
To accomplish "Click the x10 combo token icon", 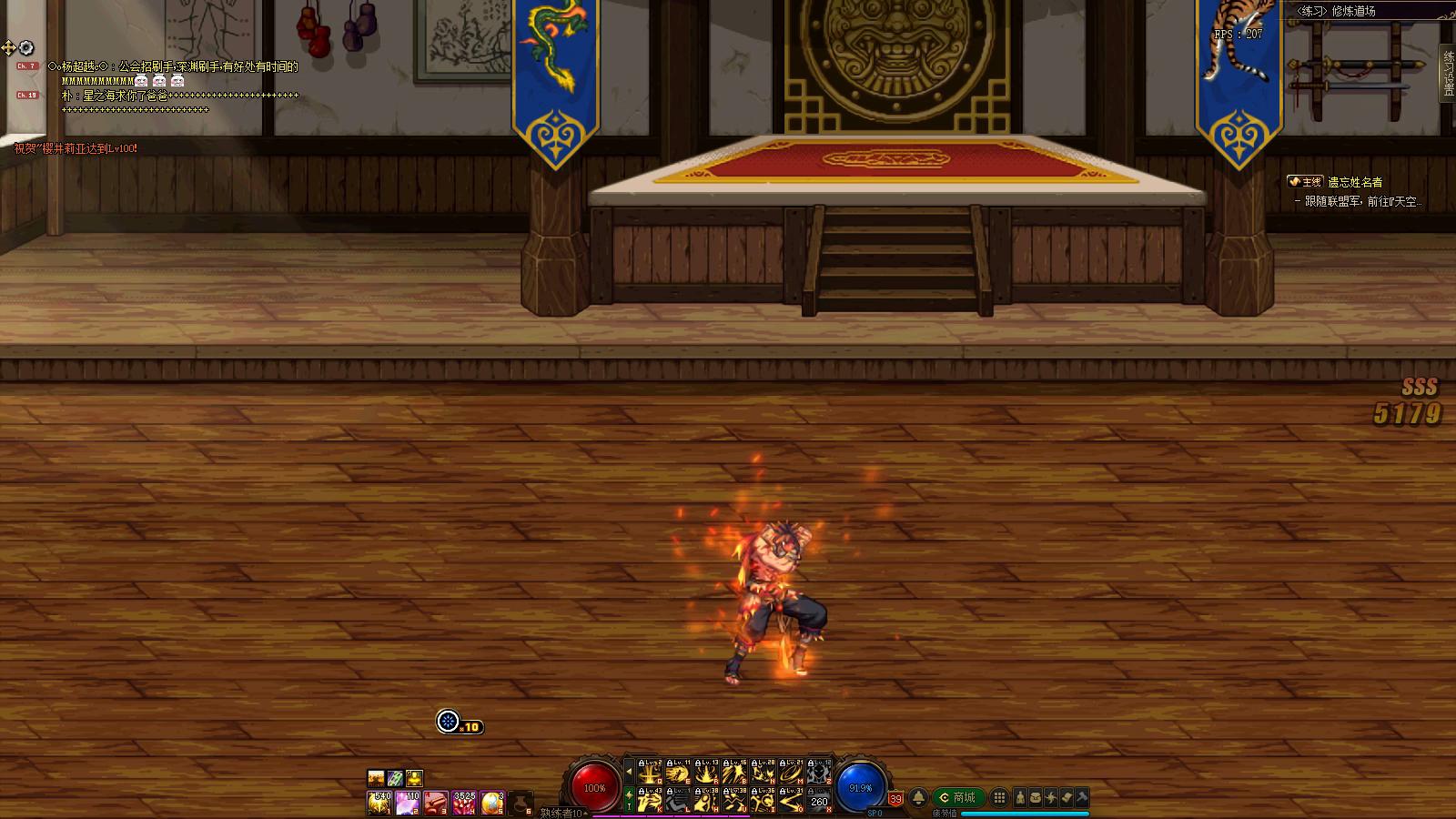I will (x=448, y=722).
